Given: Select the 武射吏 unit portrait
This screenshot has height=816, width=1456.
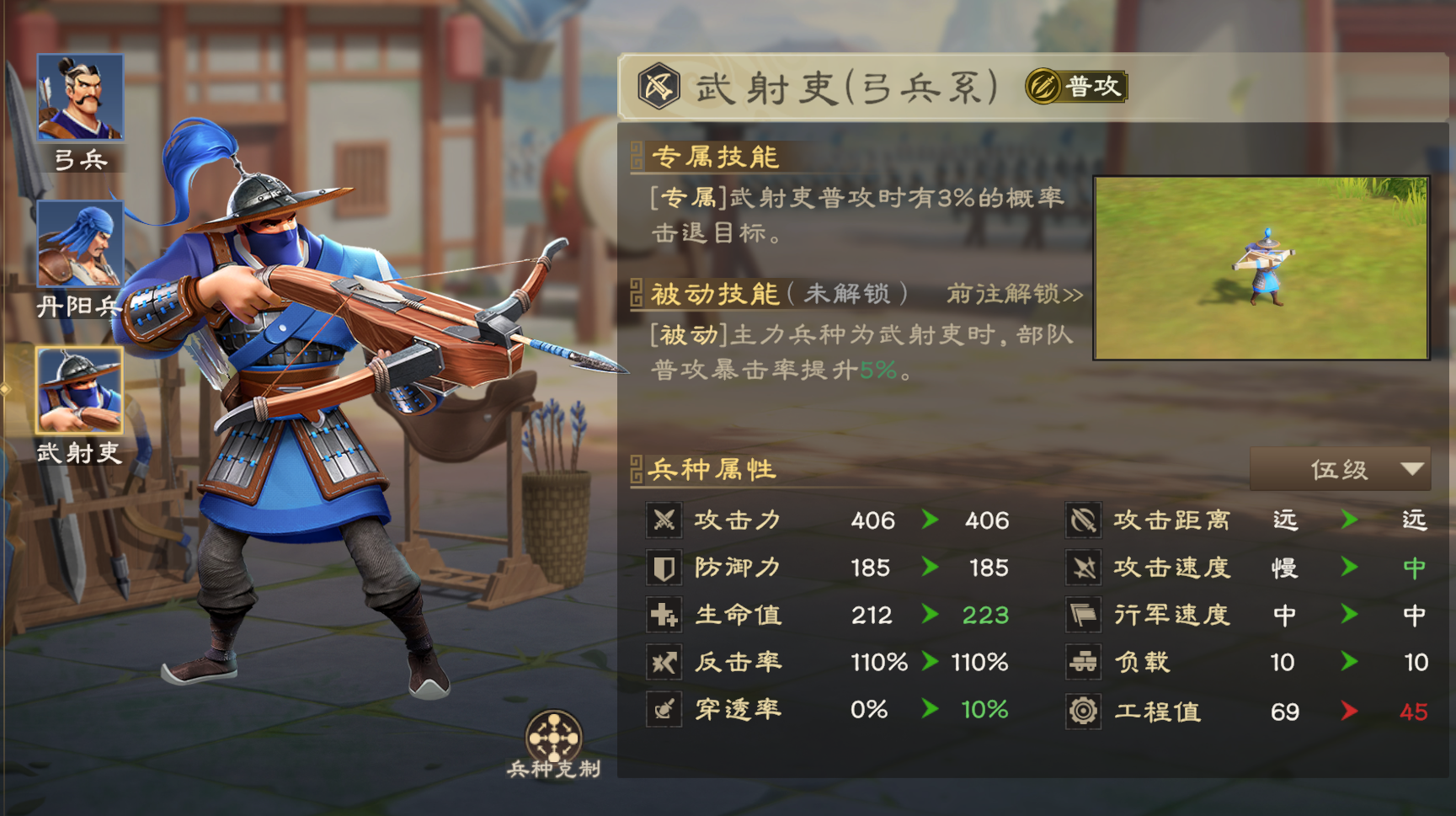Looking at the screenshot, I should [80, 390].
